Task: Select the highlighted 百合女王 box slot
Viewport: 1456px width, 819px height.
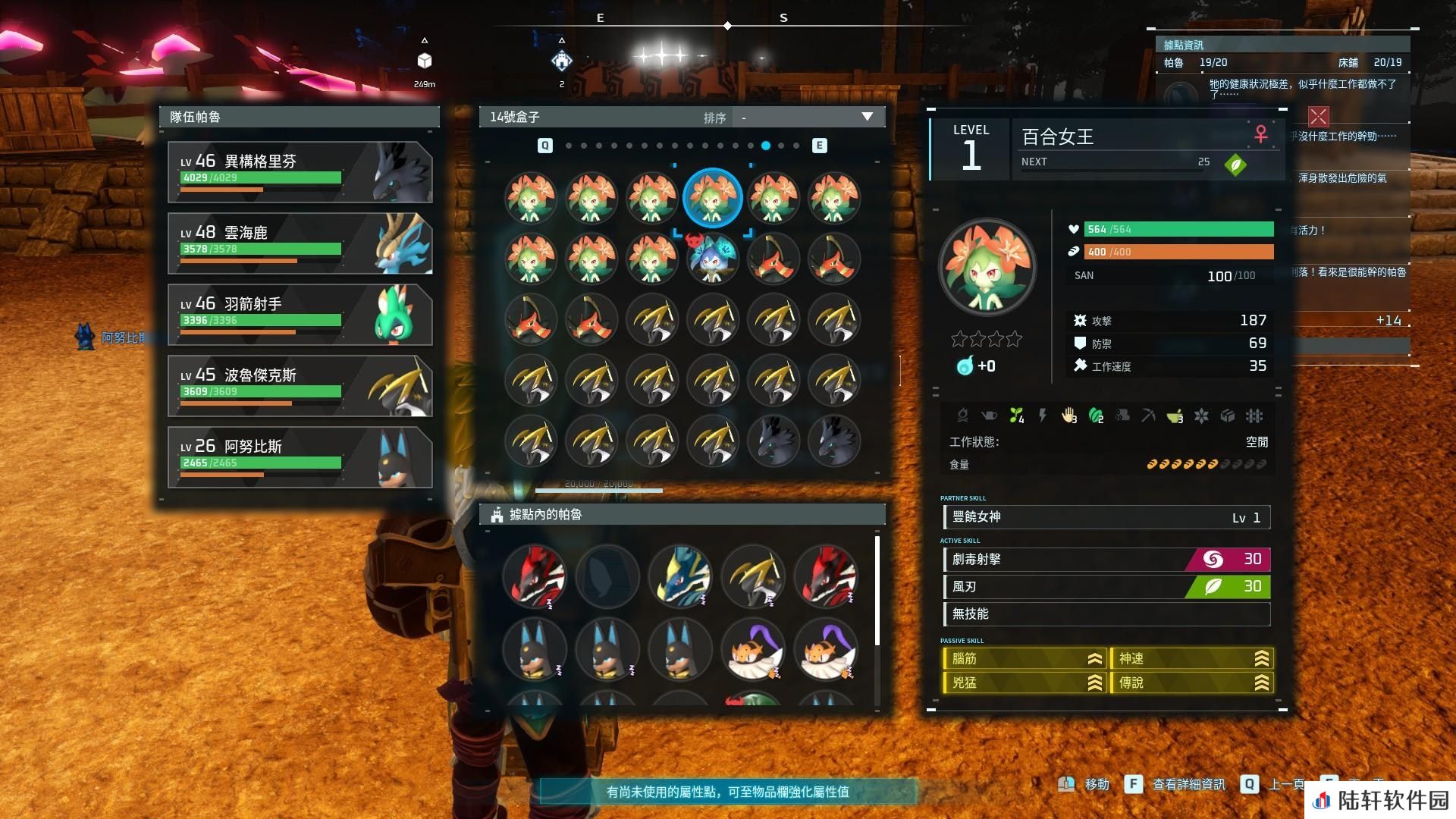Action: tap(712, 198)
